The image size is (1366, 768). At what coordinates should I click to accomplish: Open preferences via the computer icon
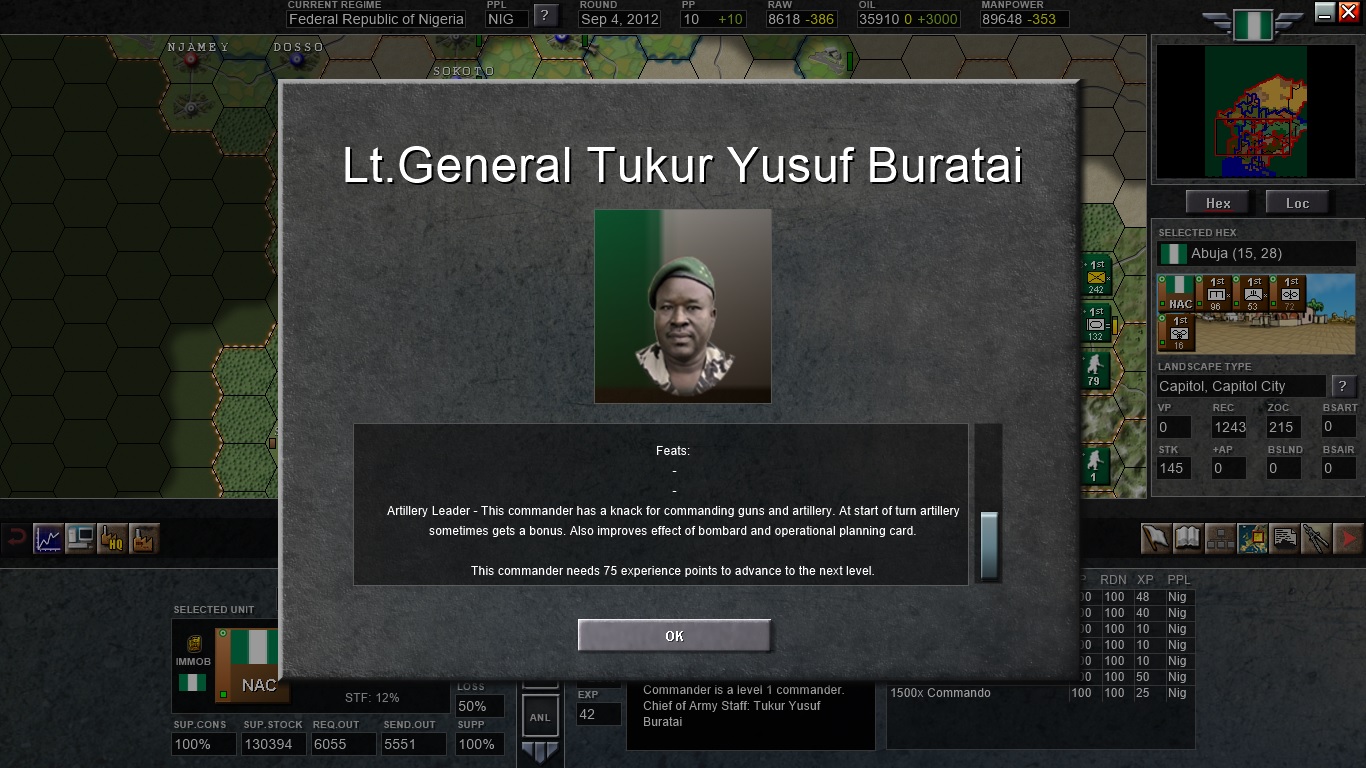coord(80,538)
